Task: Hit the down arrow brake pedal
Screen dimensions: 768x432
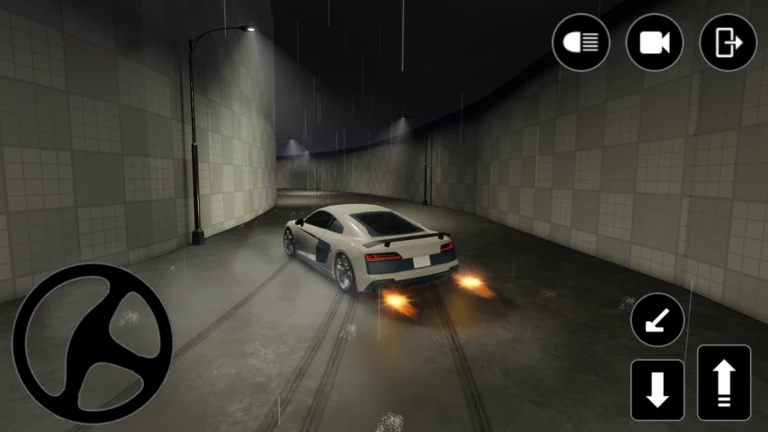Action: 657,389
